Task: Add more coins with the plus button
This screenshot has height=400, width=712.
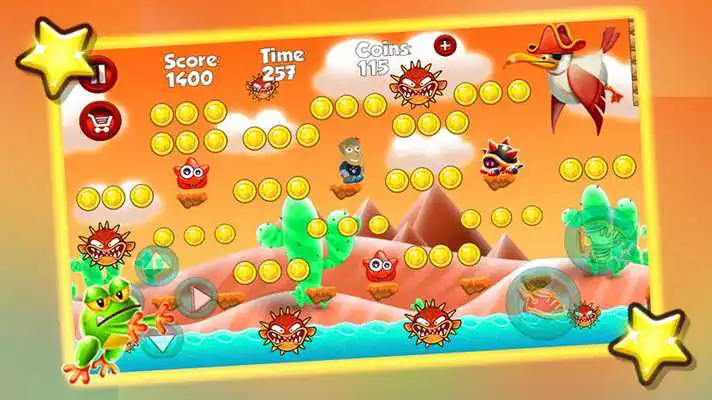Action: coord(445,45)
